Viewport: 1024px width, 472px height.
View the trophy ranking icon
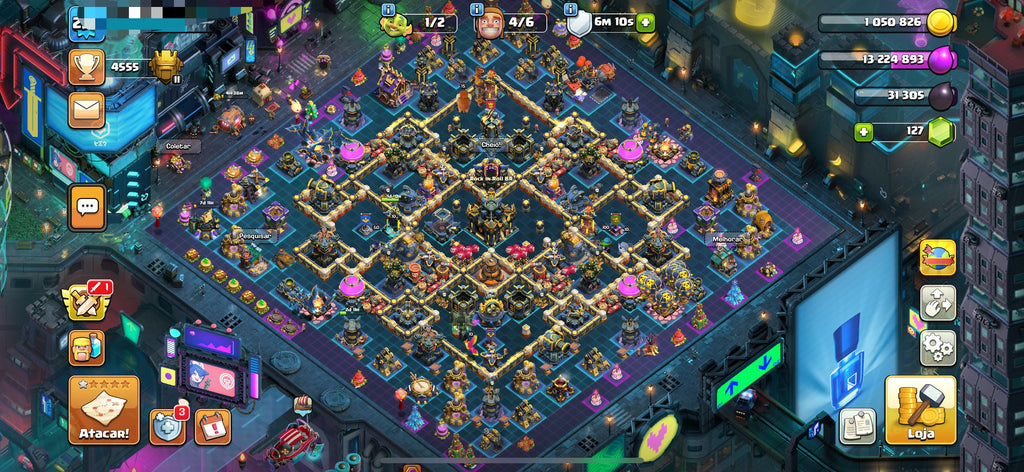tap(87, 67)
